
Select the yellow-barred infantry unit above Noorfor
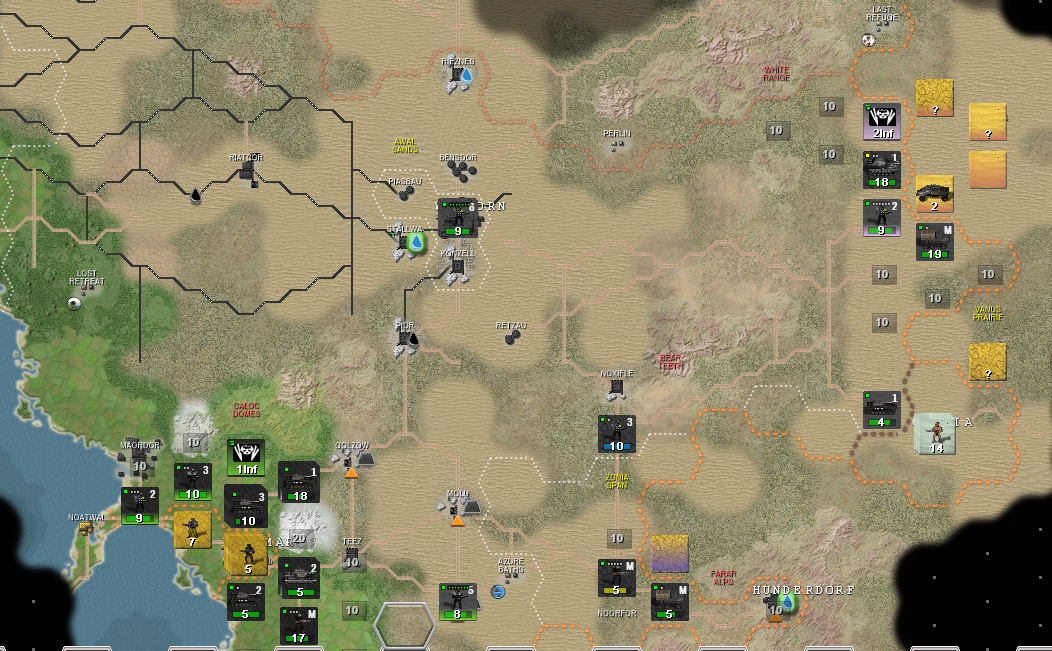tap(617, 577)
